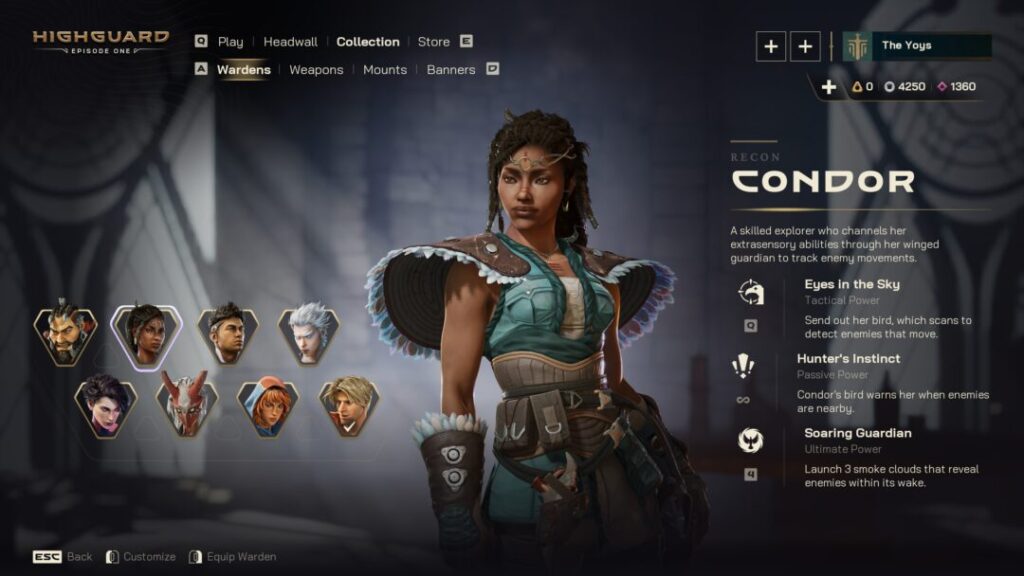Image resolution: width=1024 pixels, height=576 pixels.
Task: Visit the Store
Action: click(433, 42)
